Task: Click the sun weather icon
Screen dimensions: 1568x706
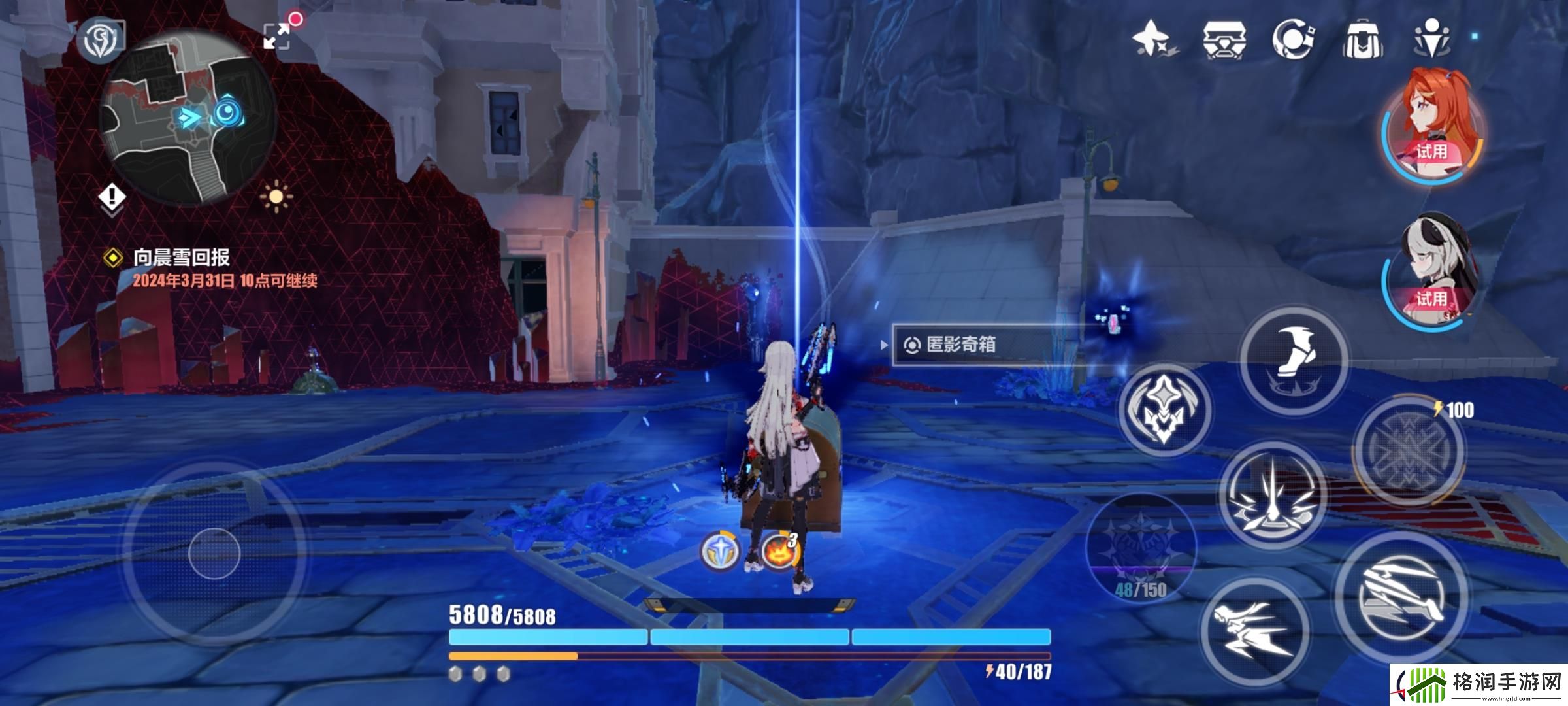Action: [x=276, y=196]
